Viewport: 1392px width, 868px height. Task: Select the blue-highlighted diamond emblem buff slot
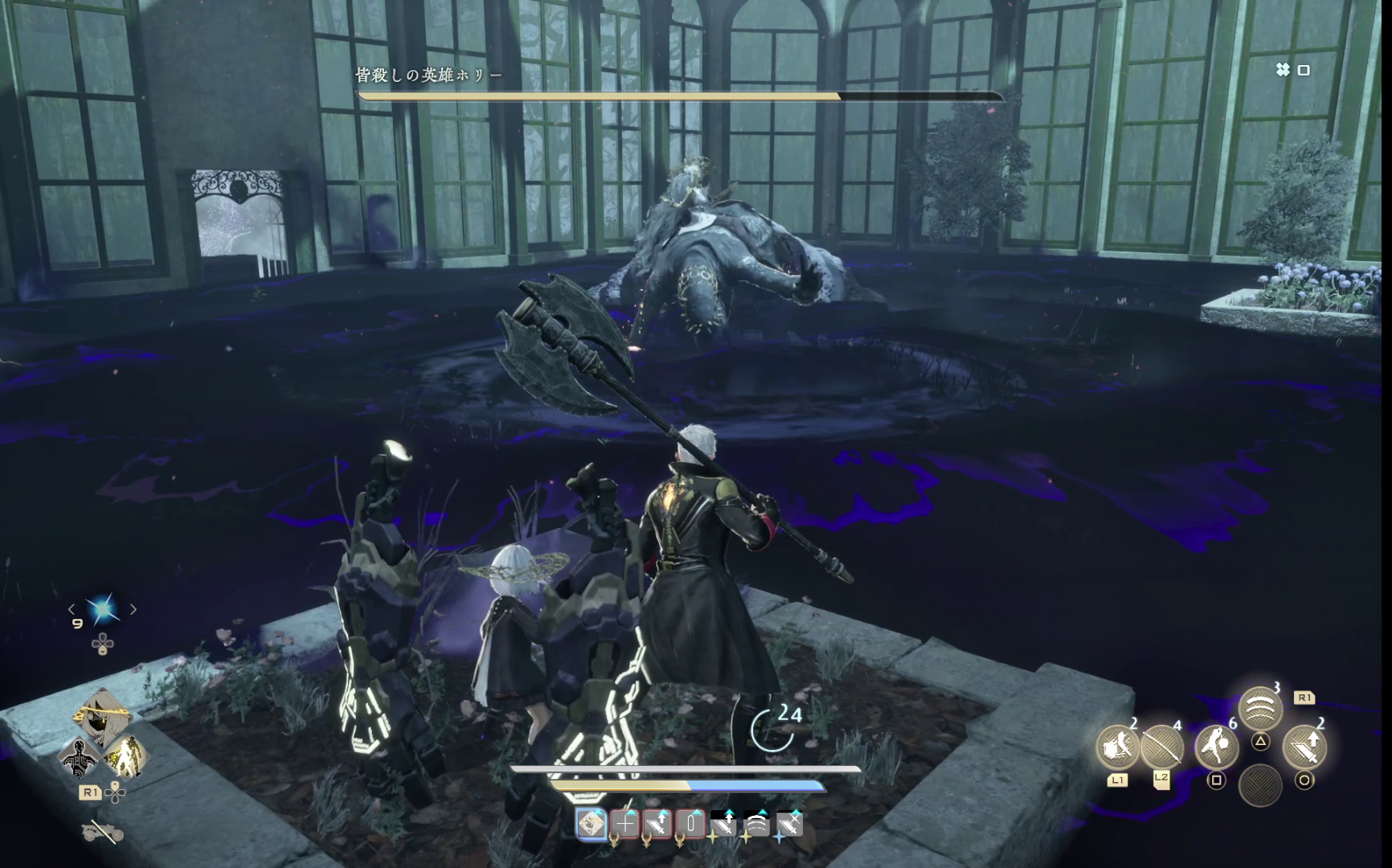(592, 824)
